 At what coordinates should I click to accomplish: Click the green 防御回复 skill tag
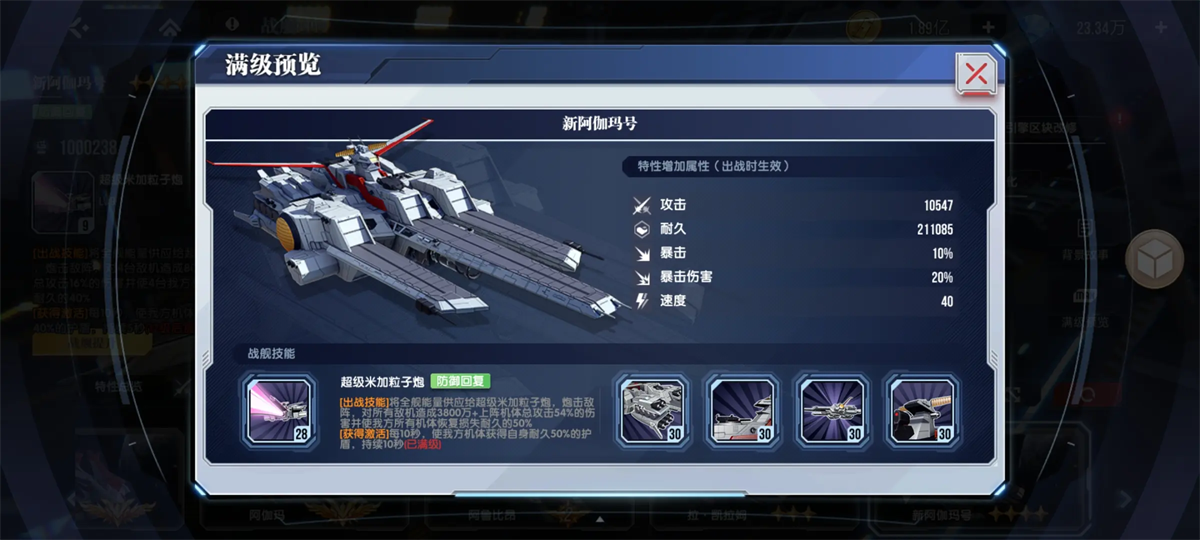click(460, 381)
